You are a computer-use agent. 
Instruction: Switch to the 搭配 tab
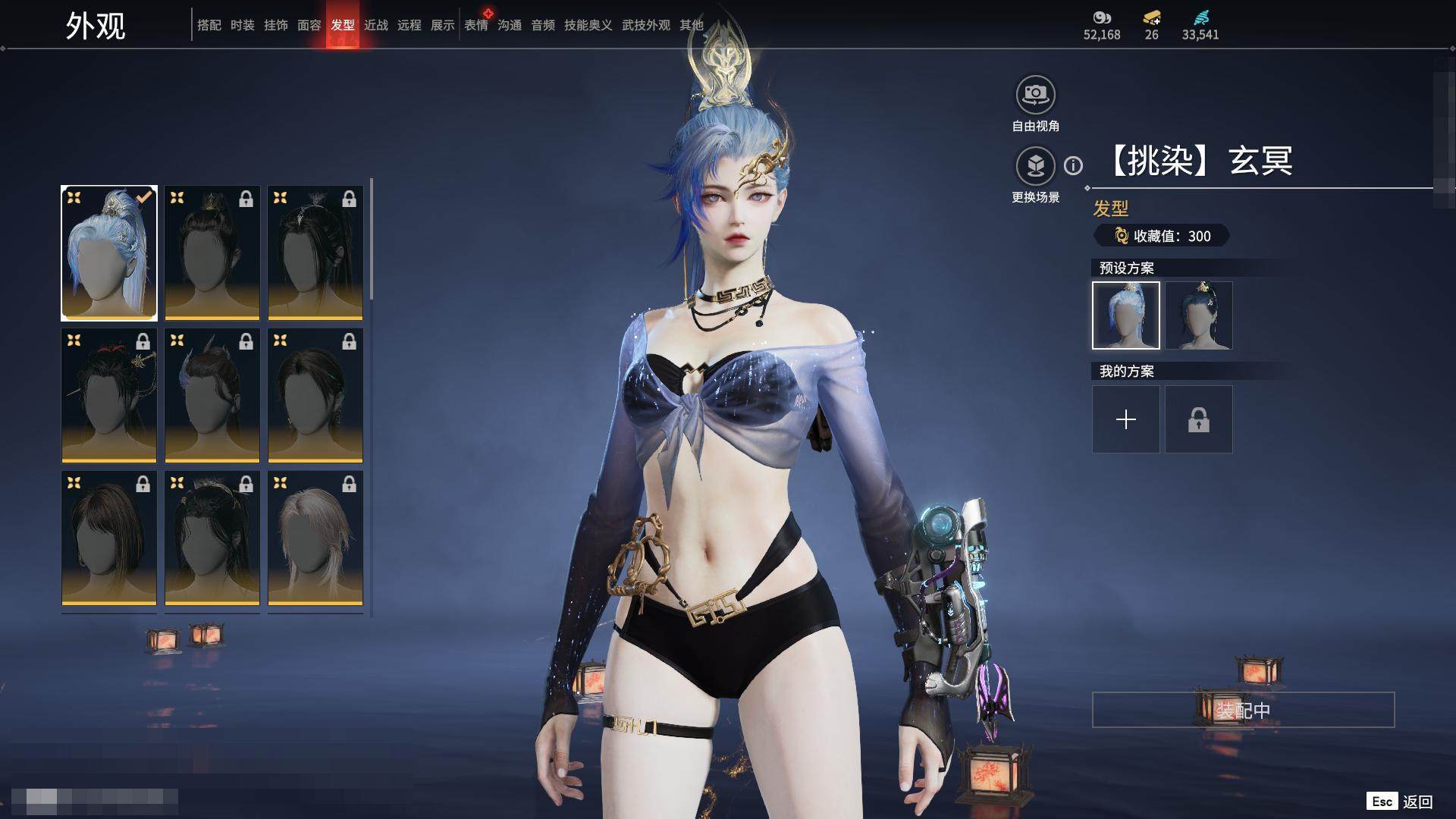pyautogui.click(x=209, y=25)
